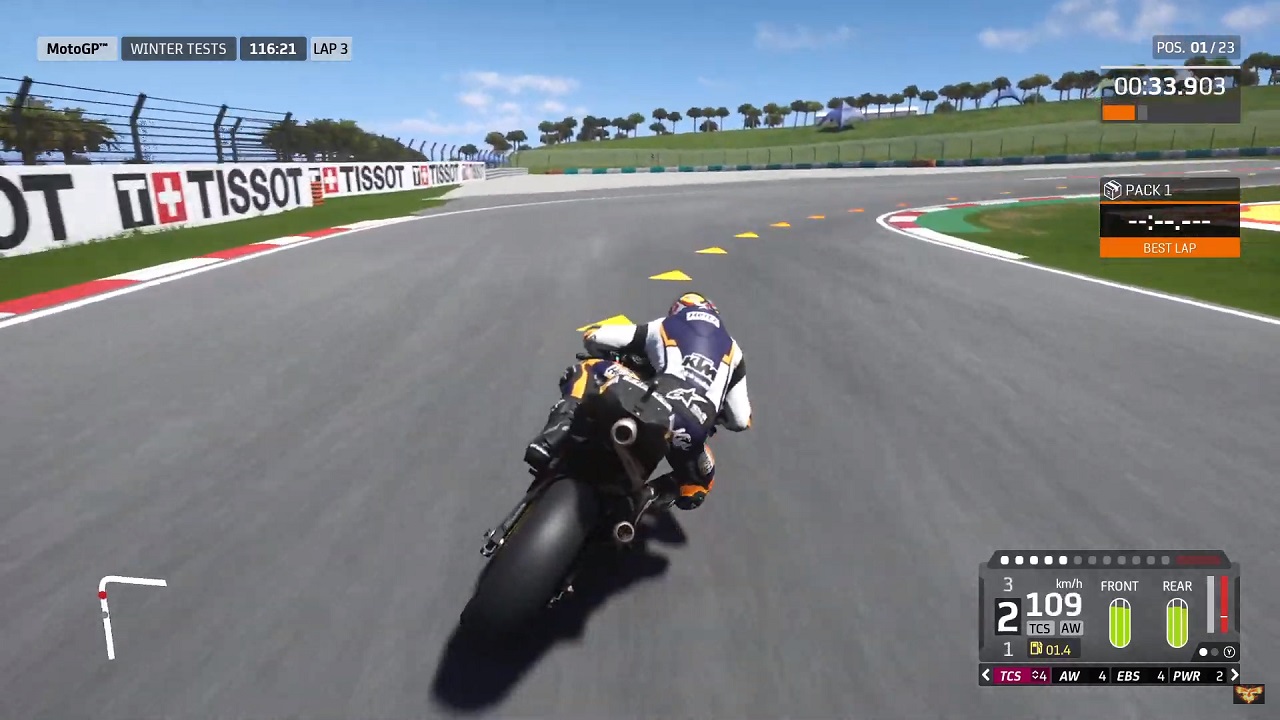Toggle the EBS 4 engine brake setting
The image size is (1280, 720).
pos(1140,676)
